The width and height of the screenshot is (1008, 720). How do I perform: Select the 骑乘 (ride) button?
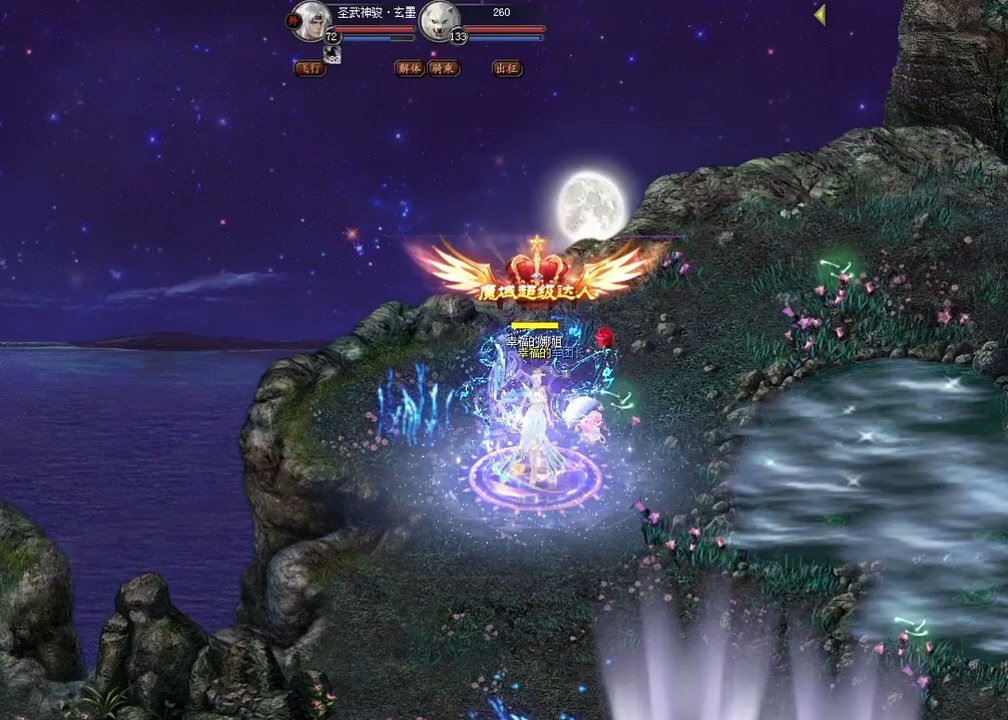pos(443,69)
